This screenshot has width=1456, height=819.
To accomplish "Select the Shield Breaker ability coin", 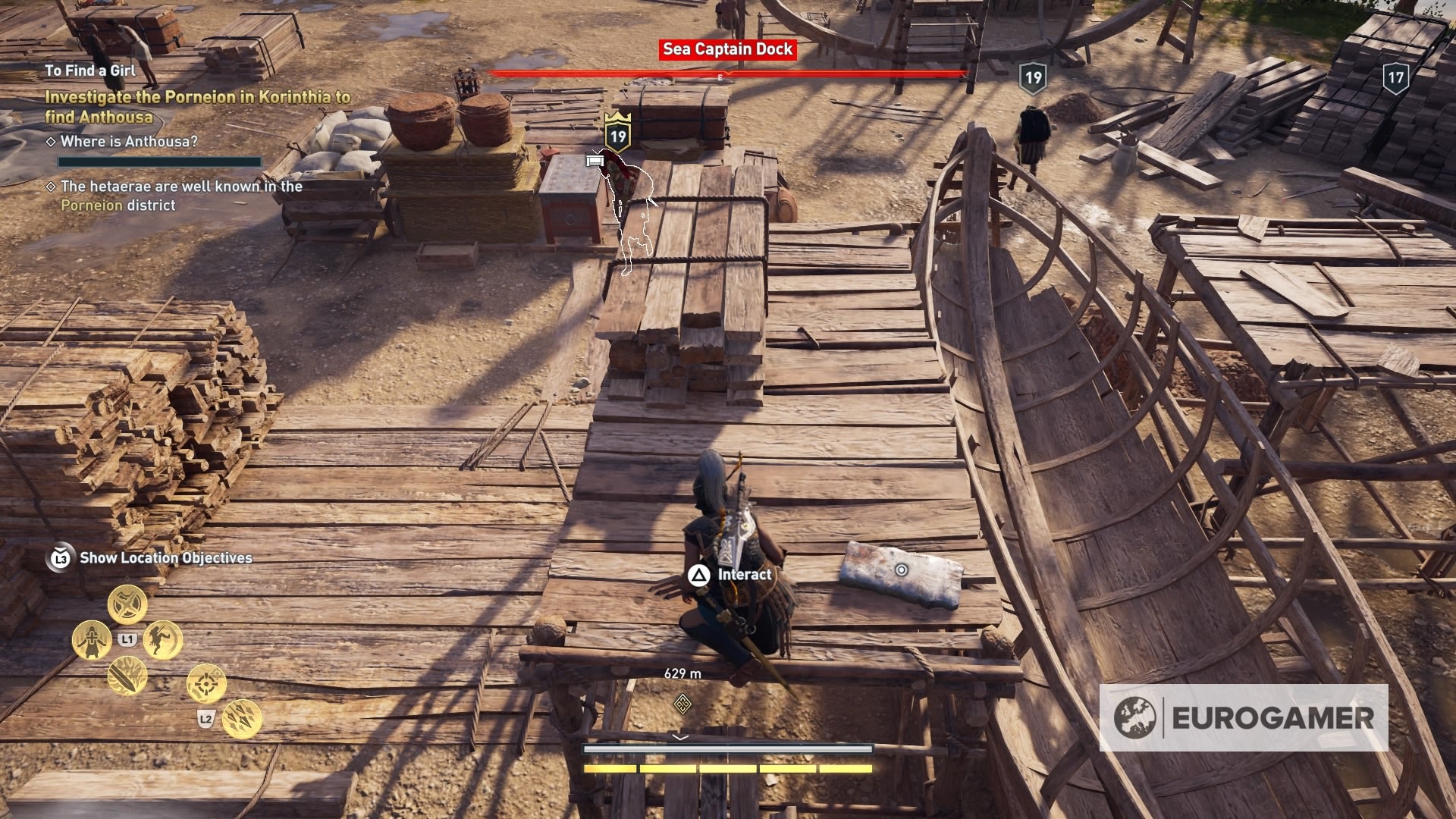I will pos(127,604).
